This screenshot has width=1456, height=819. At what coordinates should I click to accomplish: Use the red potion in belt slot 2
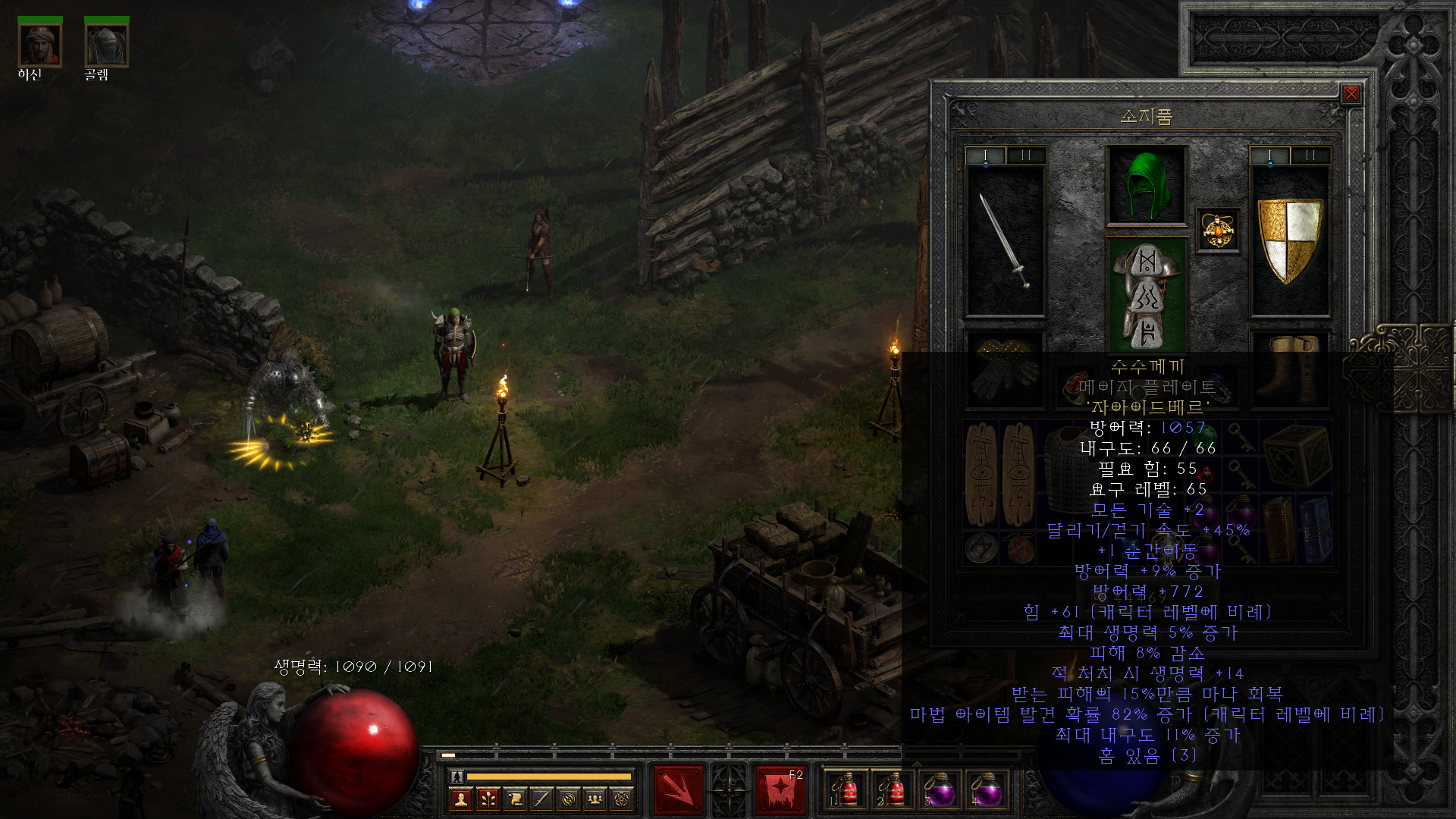892,791
